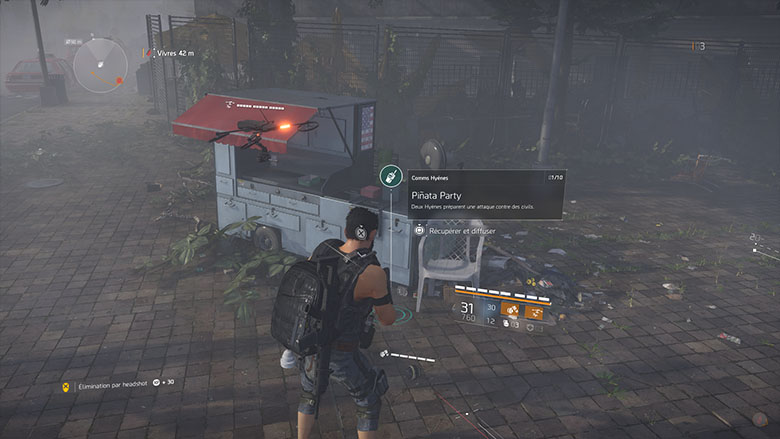Click the Comms Hyènes walkie-talkie icon

pos(391,177)
